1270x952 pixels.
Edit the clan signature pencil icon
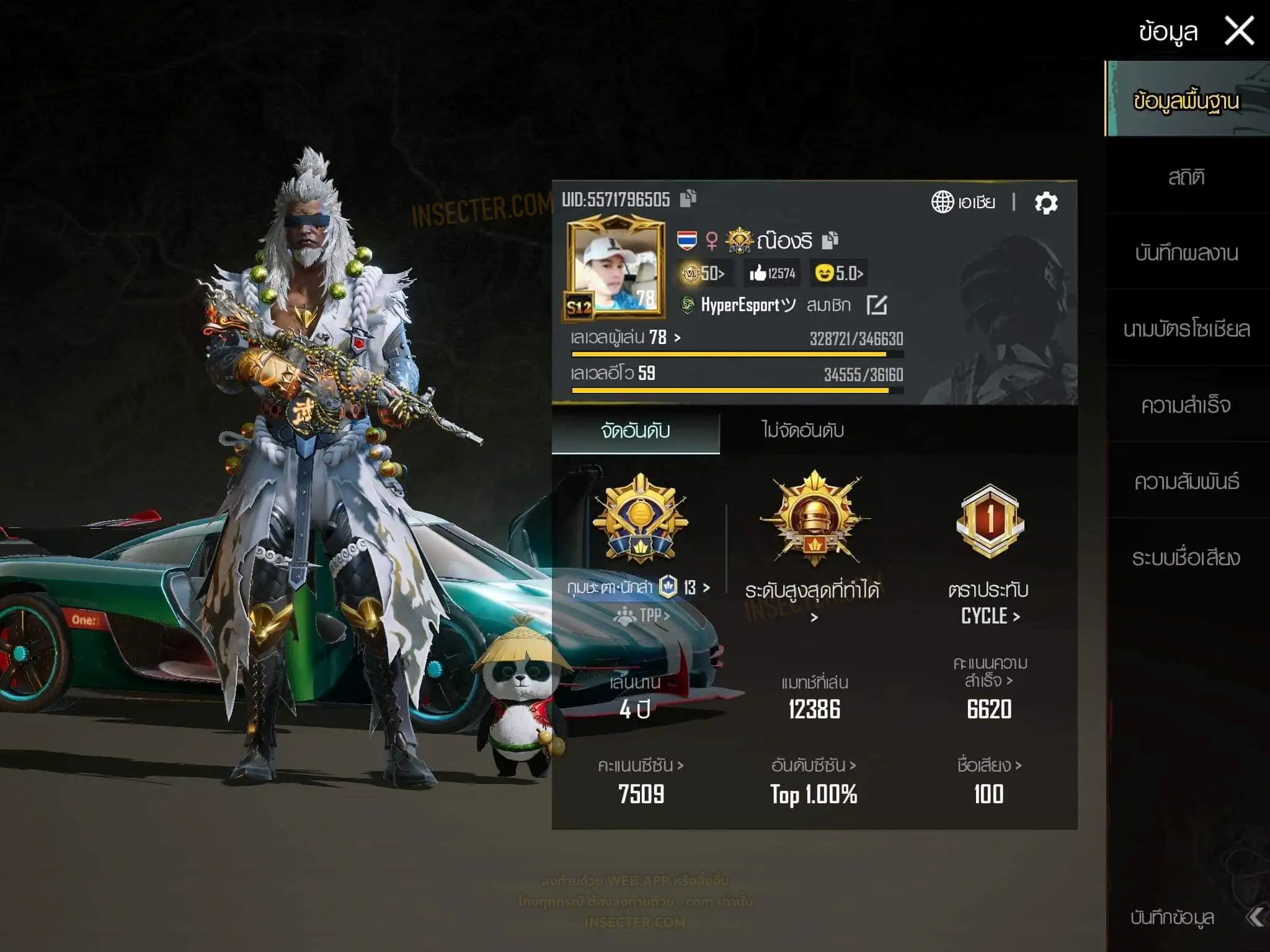pos(877,305)
